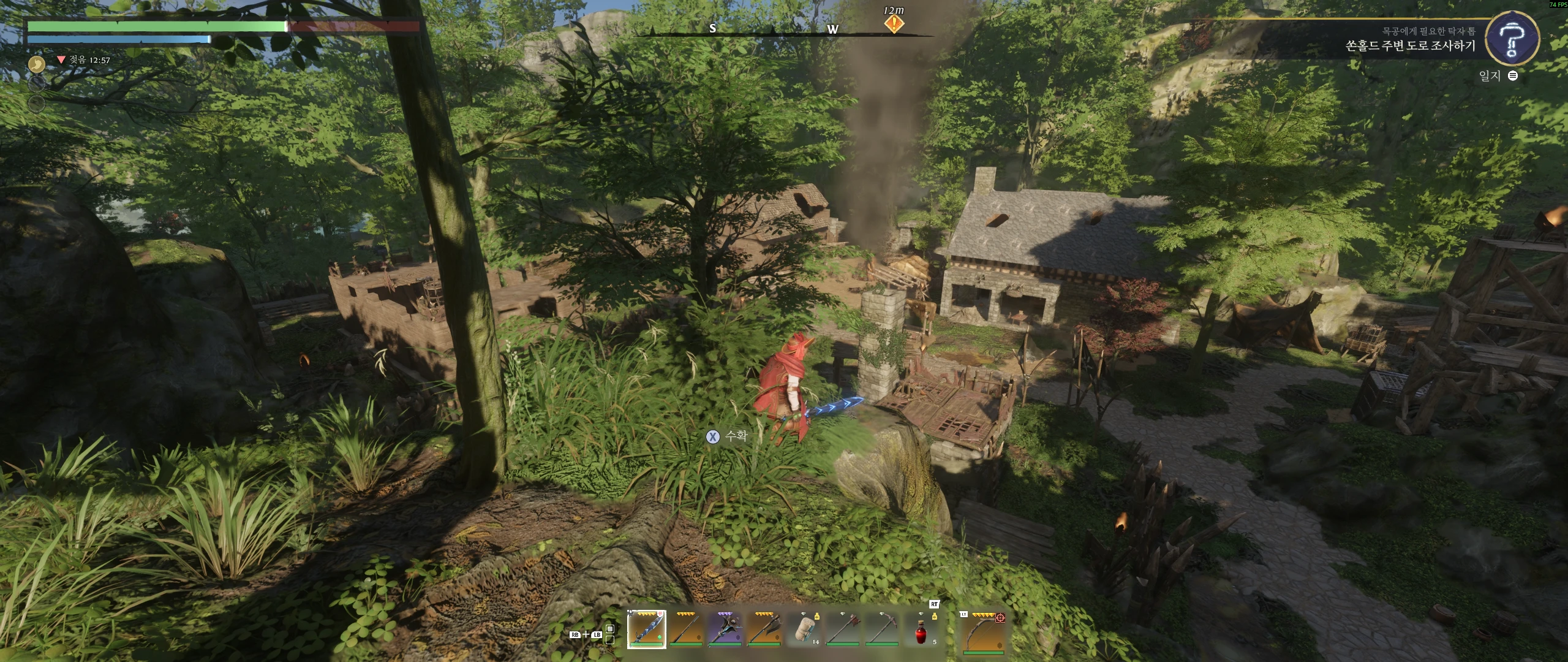
Task: Select the purple mace hotbar slot
Action: tap(725, 629)
